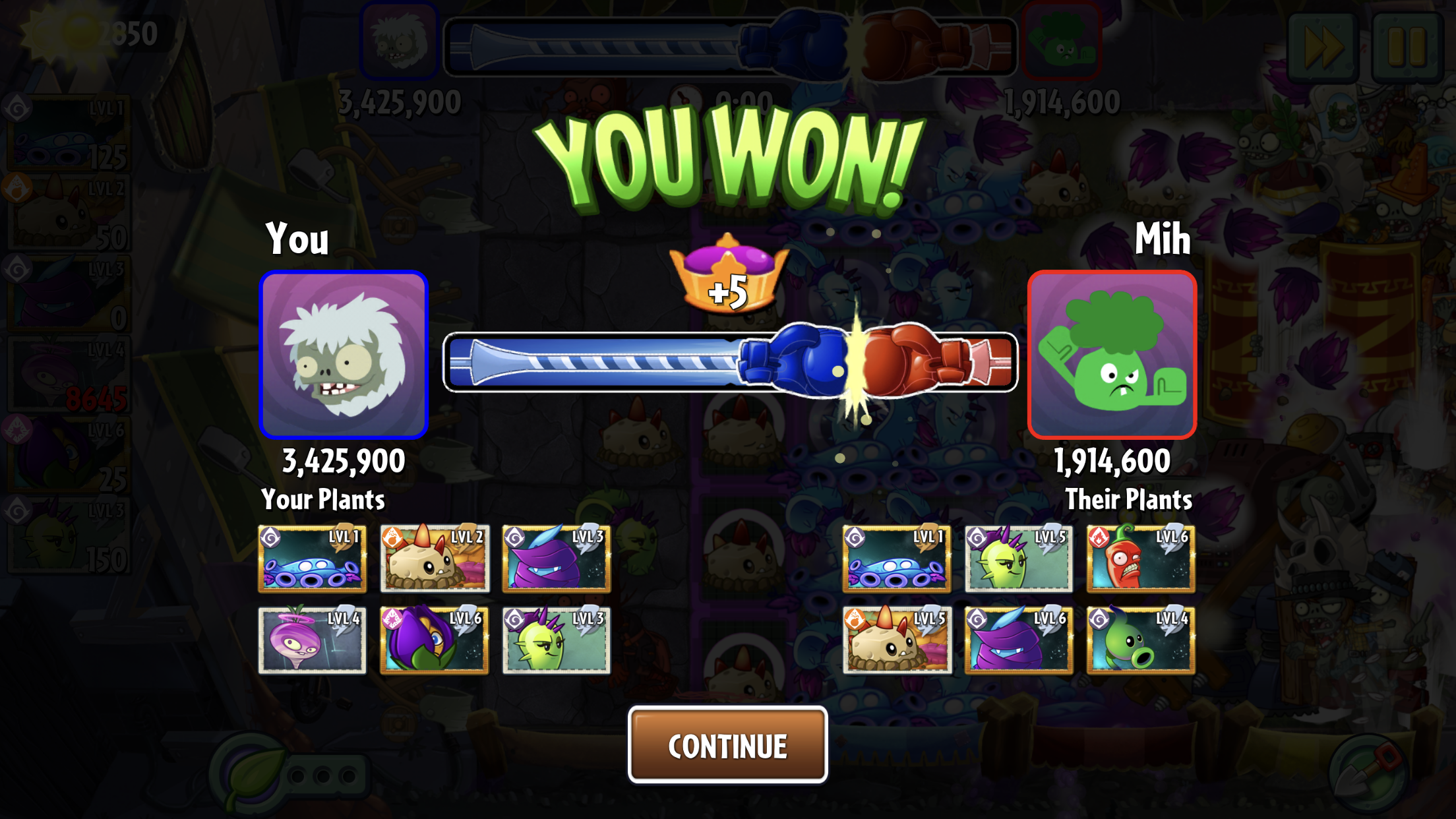Image resolution: width=1456 pixels, height=819 pixels.
Task: Select opponent's LVL 6 red pepper card
Action: [x=1140, y=559]
